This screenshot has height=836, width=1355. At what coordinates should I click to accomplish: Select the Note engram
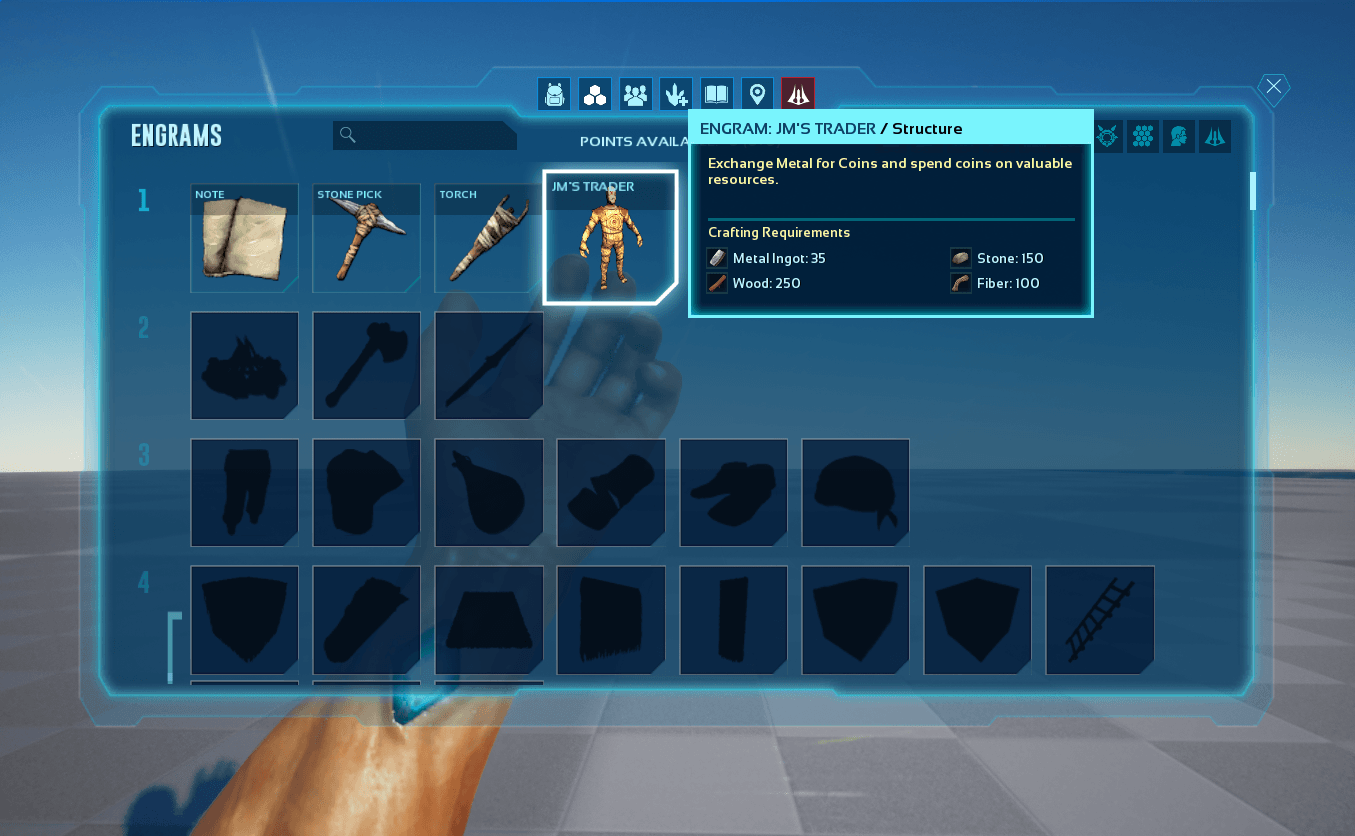click(244, 238)
